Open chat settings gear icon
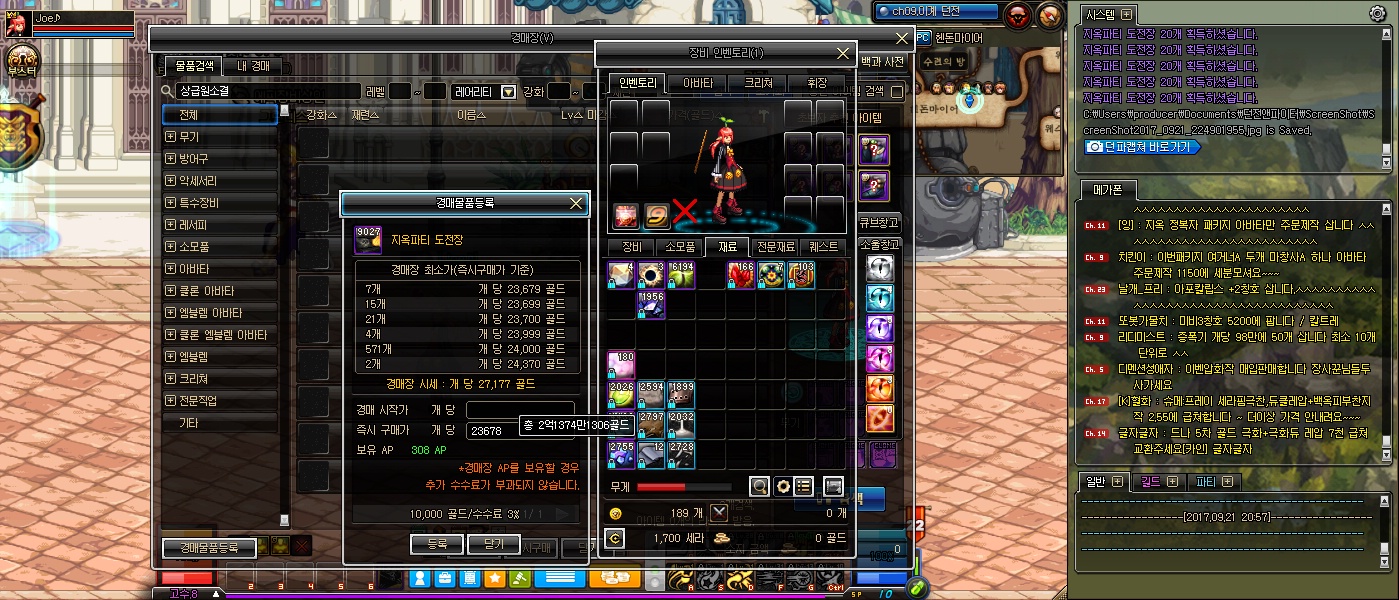 pos(1377,13)
